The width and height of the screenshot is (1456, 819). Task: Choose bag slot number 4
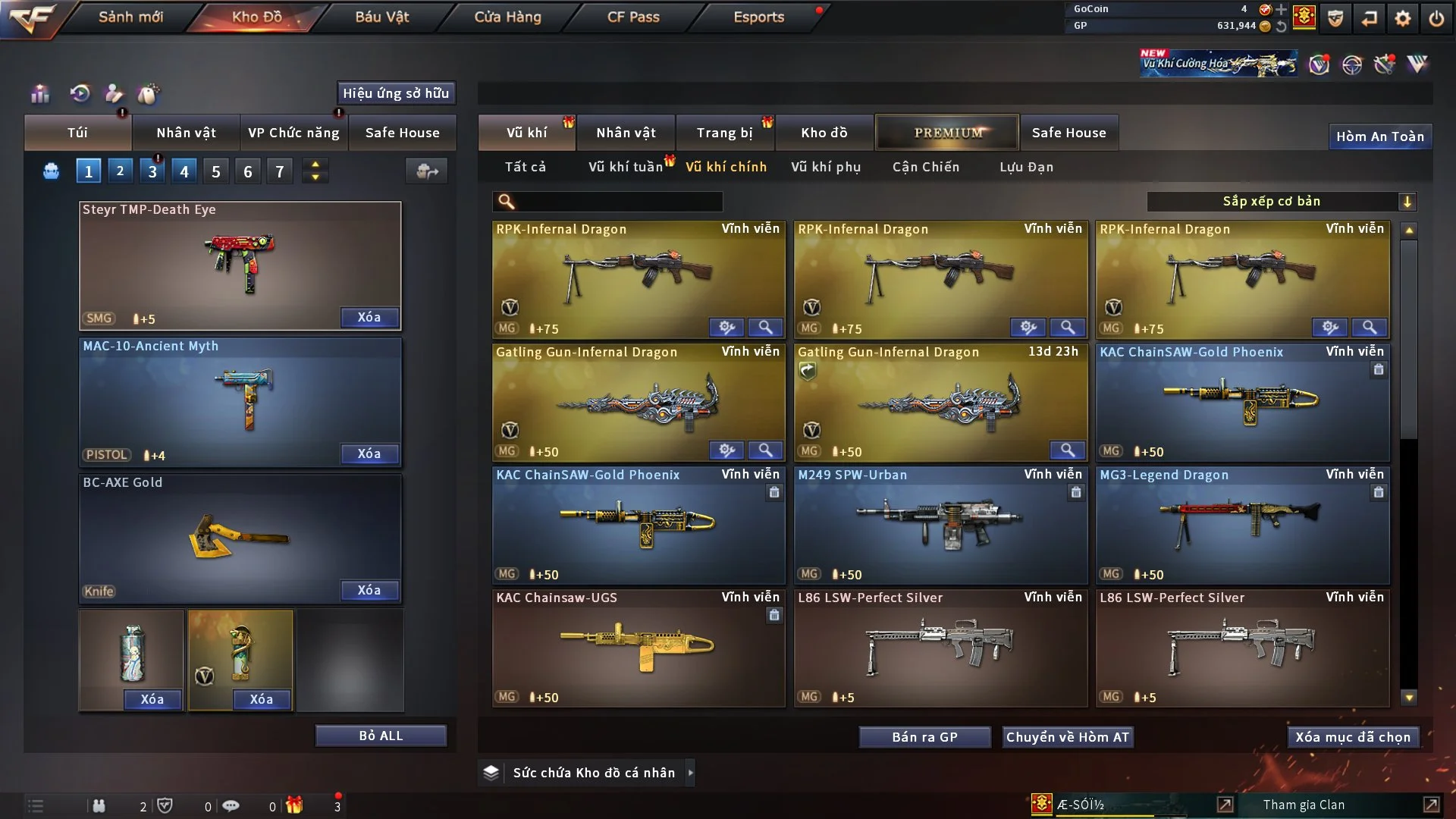pyautogui.click(x=184, y=171)
